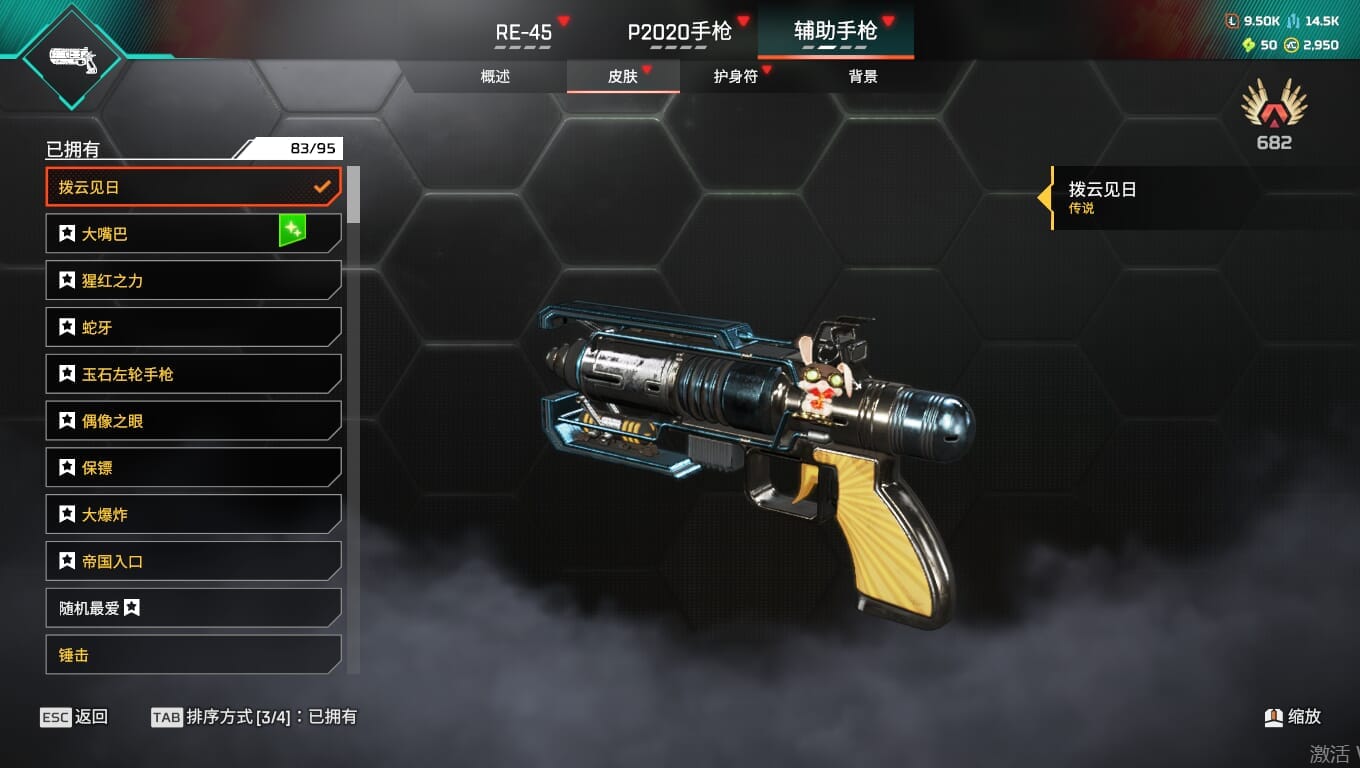Open the 背景 background sub-tab

[x=863, y=77]
